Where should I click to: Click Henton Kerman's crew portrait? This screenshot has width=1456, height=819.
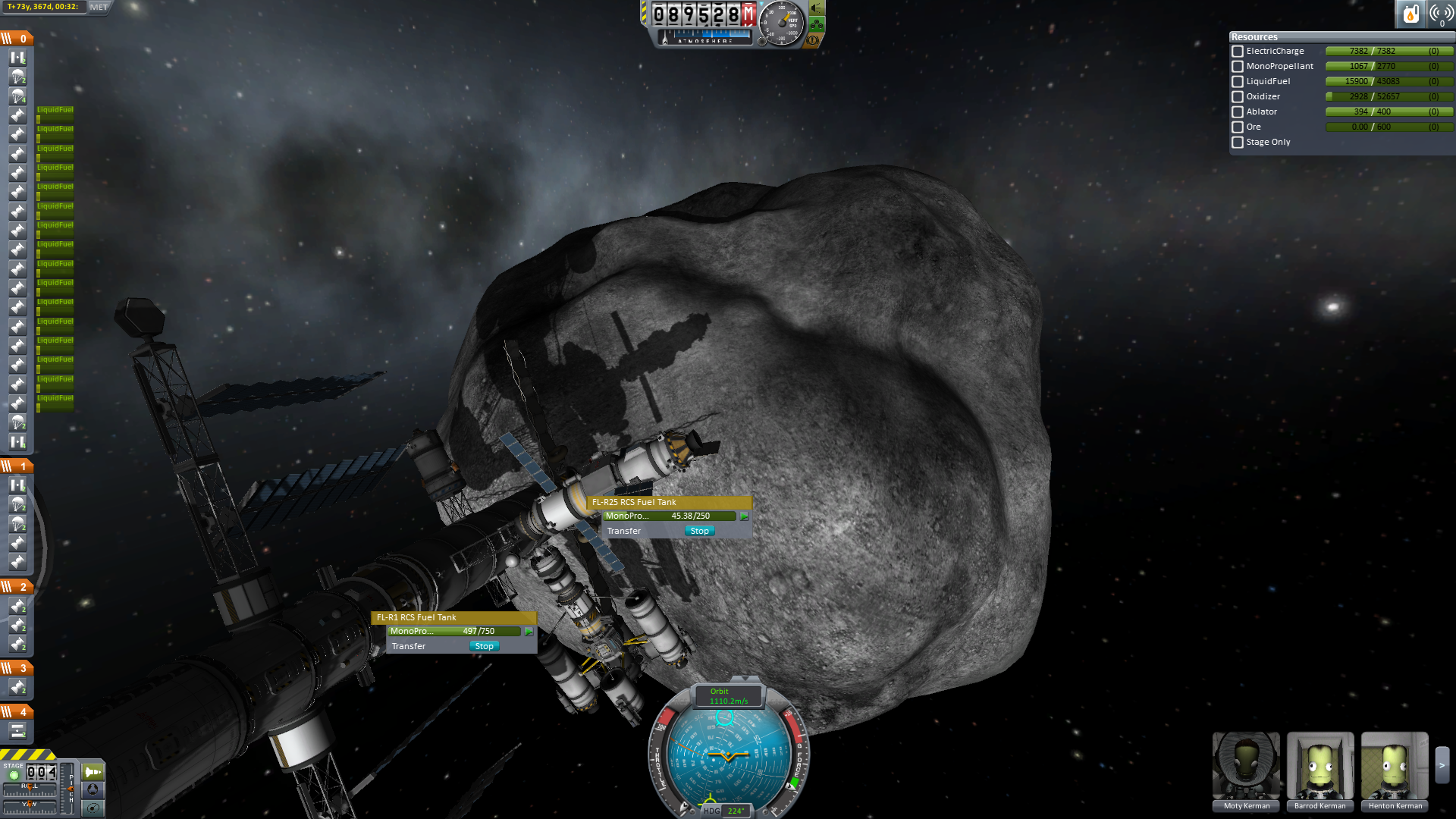(x=1395, y=766)
